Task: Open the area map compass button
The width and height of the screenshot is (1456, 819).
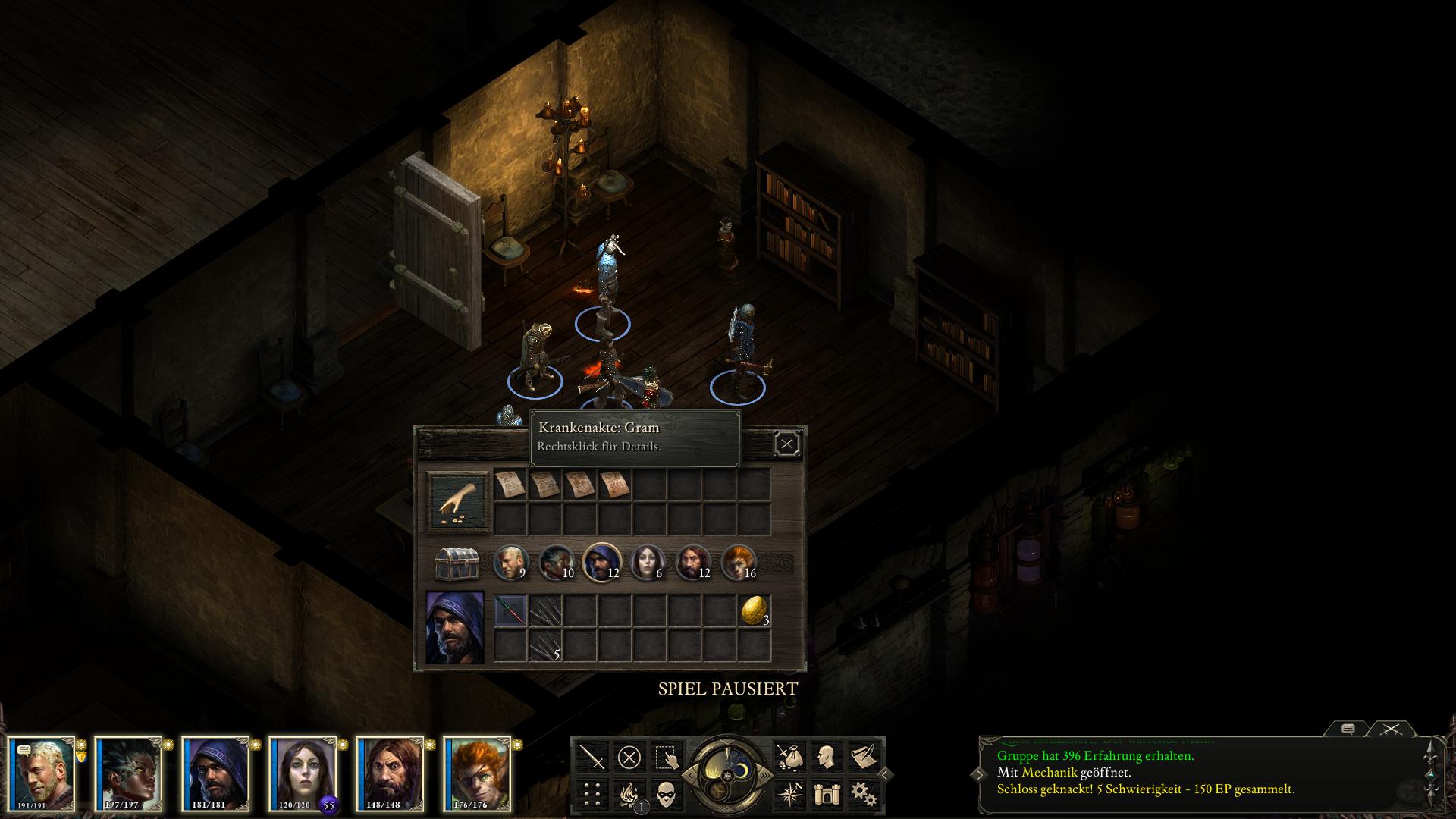Action: 789,793
